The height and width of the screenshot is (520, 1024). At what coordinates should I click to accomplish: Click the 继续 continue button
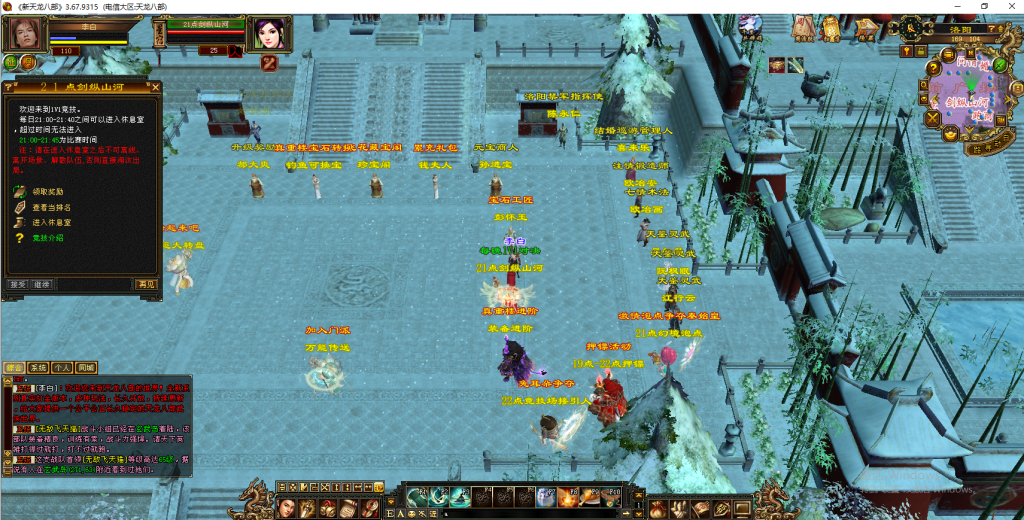click(x=41, y=284)
